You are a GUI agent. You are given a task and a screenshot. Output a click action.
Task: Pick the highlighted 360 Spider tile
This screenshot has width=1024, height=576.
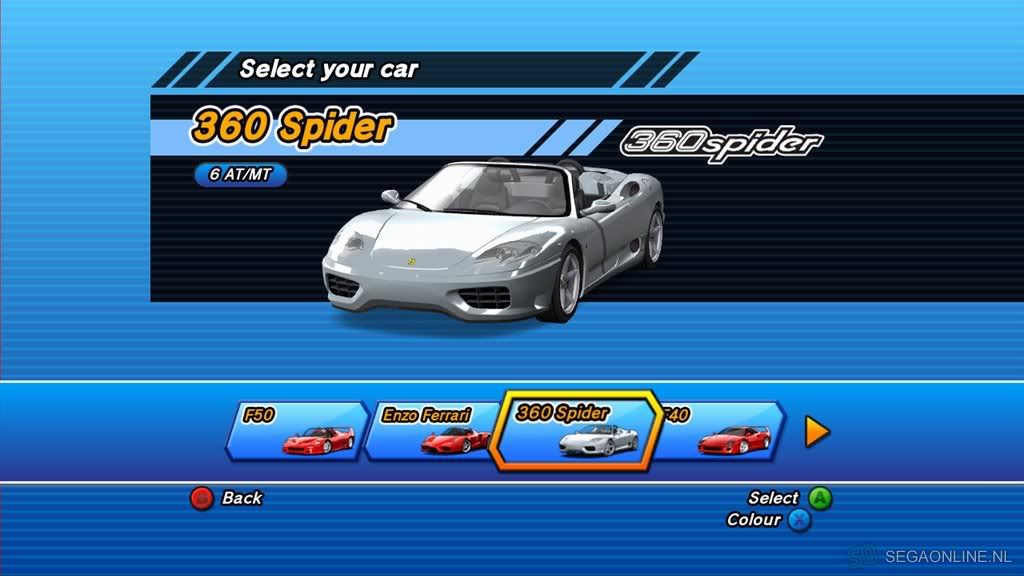point(578,431)
